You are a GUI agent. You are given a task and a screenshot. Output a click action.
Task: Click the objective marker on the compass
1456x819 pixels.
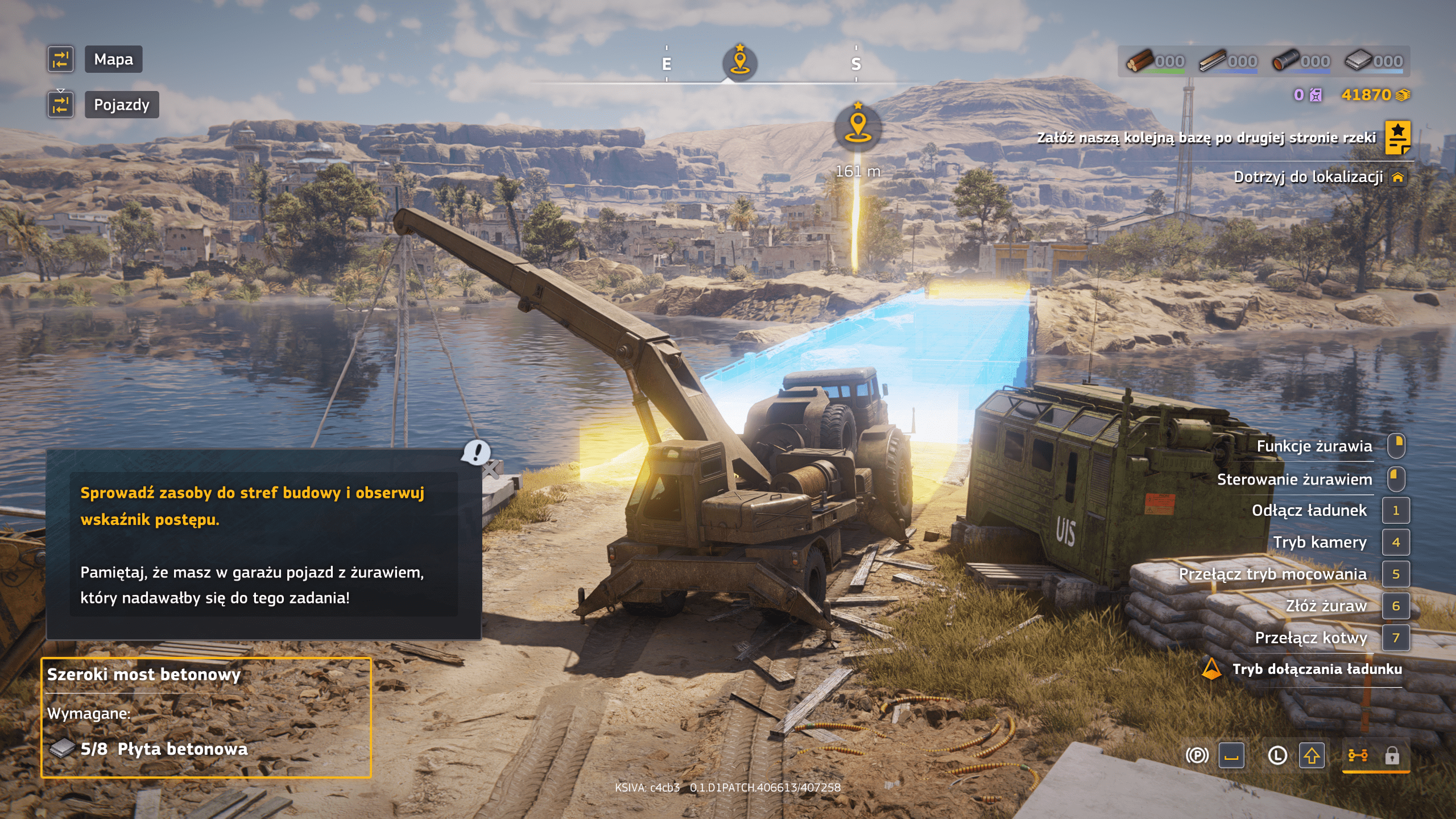[739, 61]
